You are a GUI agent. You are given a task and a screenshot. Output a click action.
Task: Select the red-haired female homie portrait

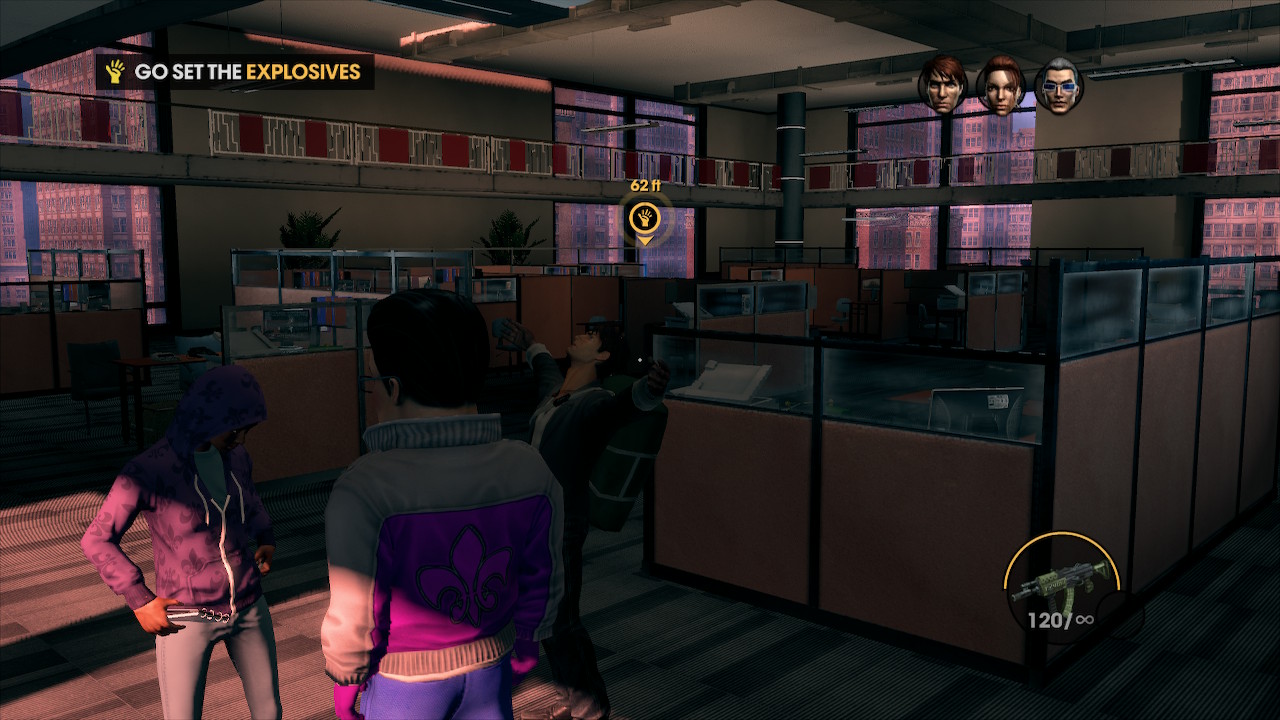point(1001,85)
